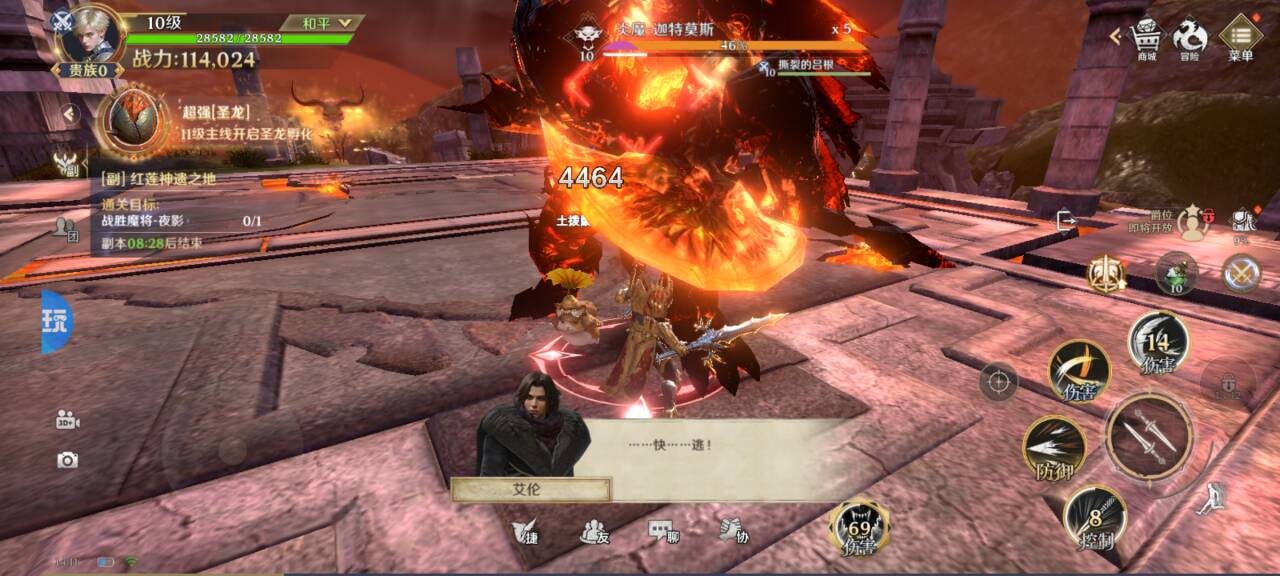Tap the target lock crosshair button
1280x576 pixels.
pos(998,381)
